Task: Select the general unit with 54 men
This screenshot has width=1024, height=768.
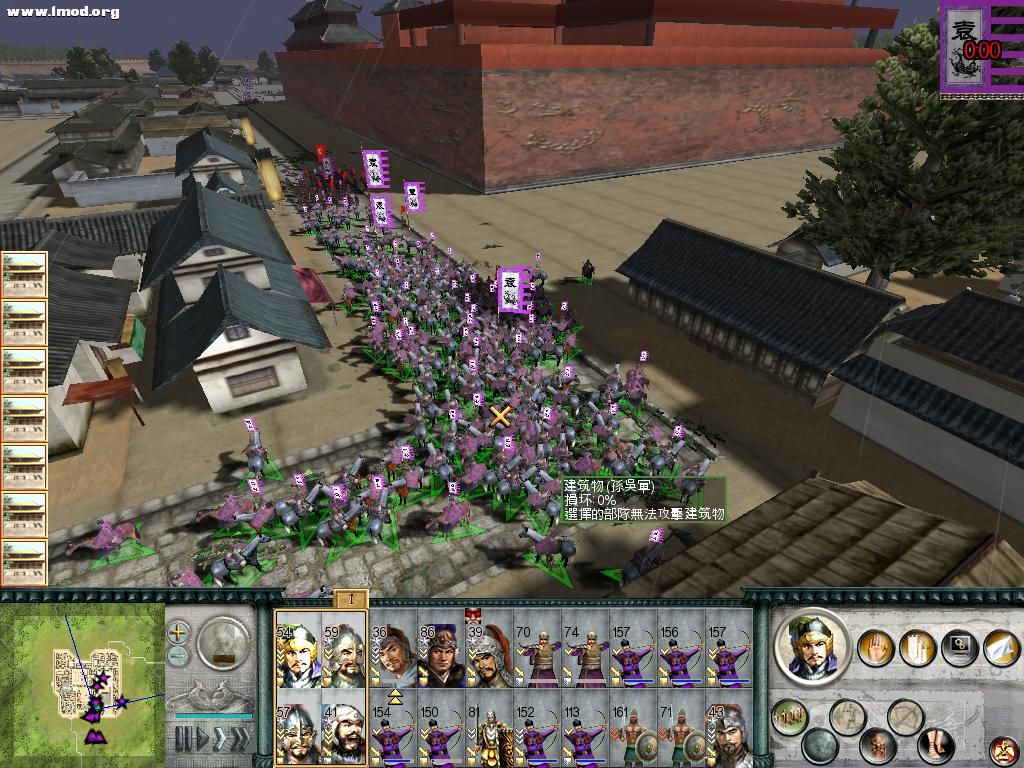Action: pyautogui.click(x=297, y=651)
